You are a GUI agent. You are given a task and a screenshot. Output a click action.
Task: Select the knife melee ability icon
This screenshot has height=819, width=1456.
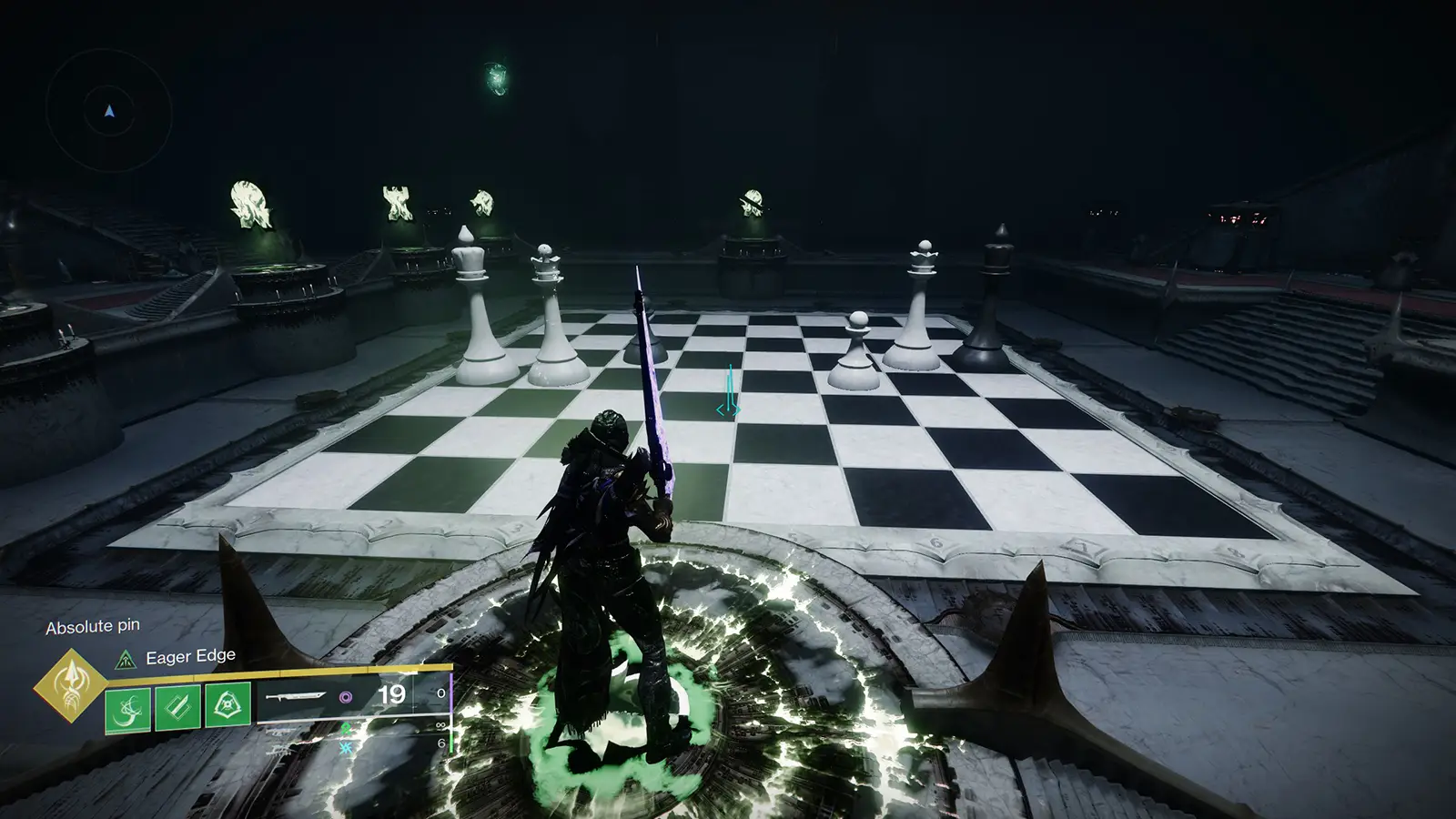[176, 706]
